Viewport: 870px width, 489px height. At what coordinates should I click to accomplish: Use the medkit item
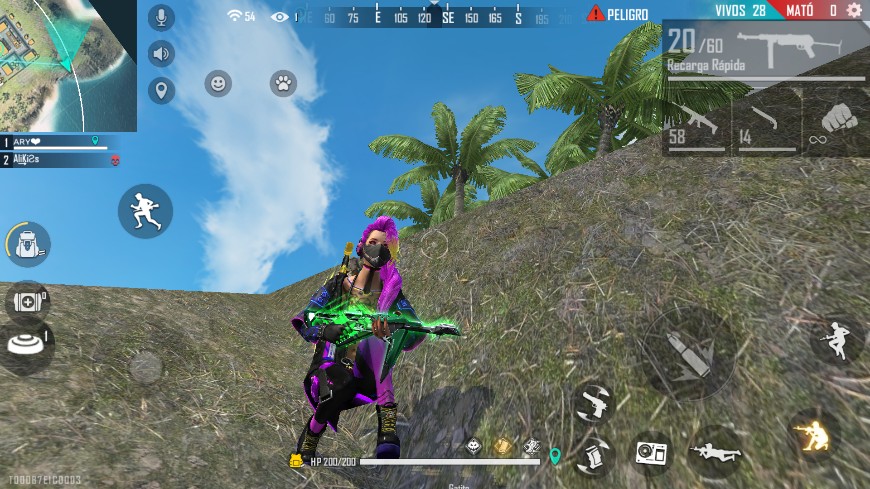click(28, 300)
